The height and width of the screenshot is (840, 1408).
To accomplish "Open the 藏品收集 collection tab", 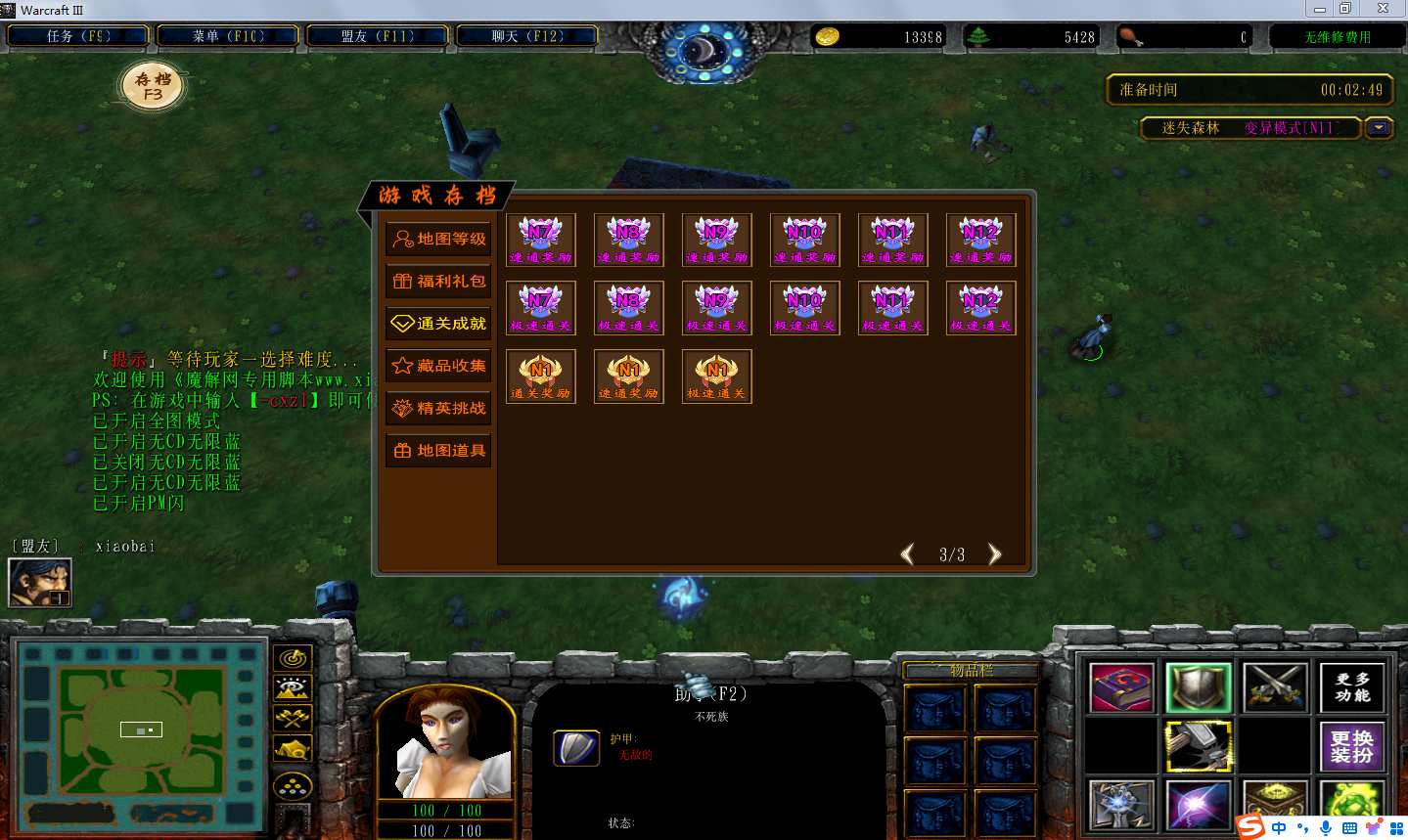I will click(x=438, y=366).
